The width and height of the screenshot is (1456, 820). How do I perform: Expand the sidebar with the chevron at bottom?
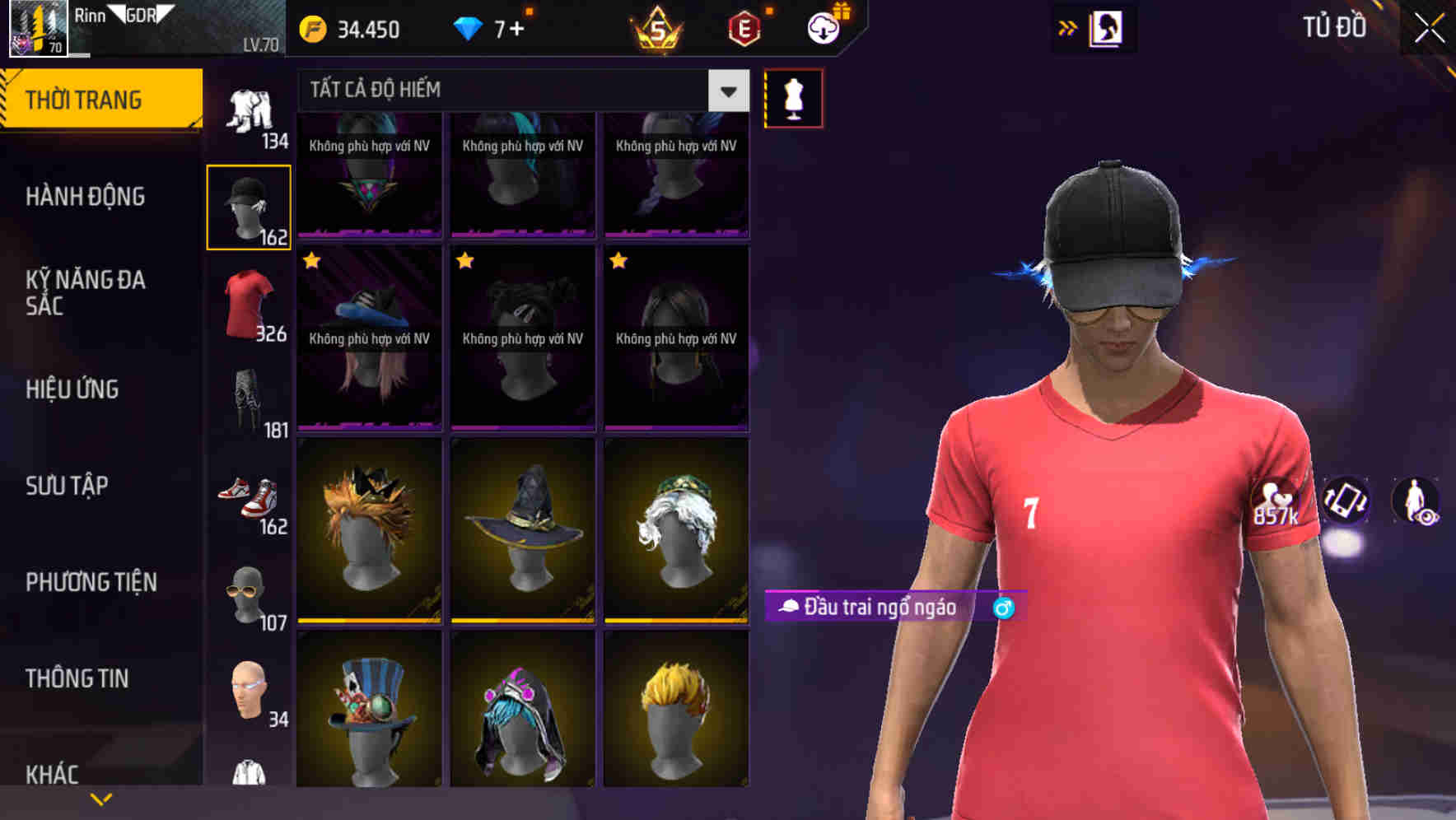[100, 798]
